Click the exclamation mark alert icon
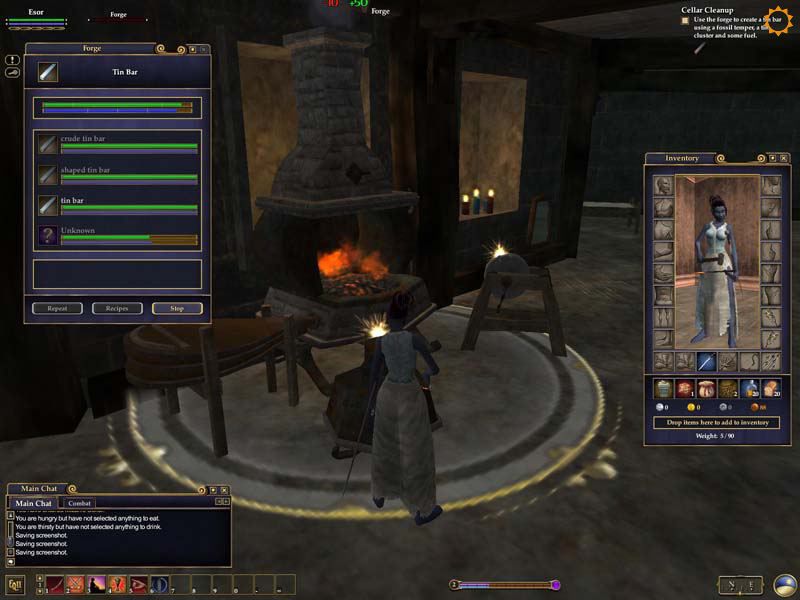This screenshot has height=600, width=800. coord(11,59)
